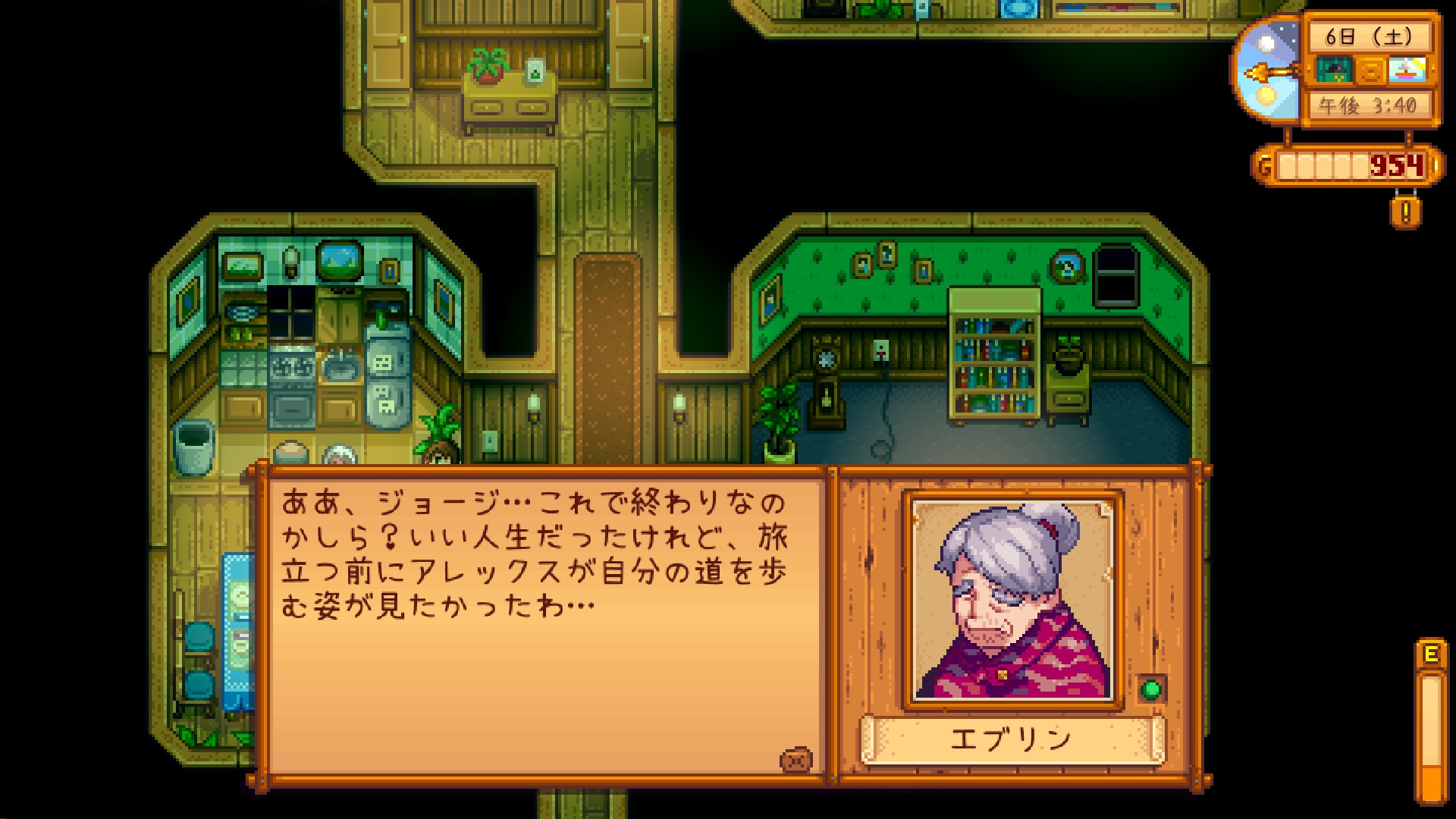
Task: Click the dialogue continue icon in text box corner
Action: (x=795, y=760)
